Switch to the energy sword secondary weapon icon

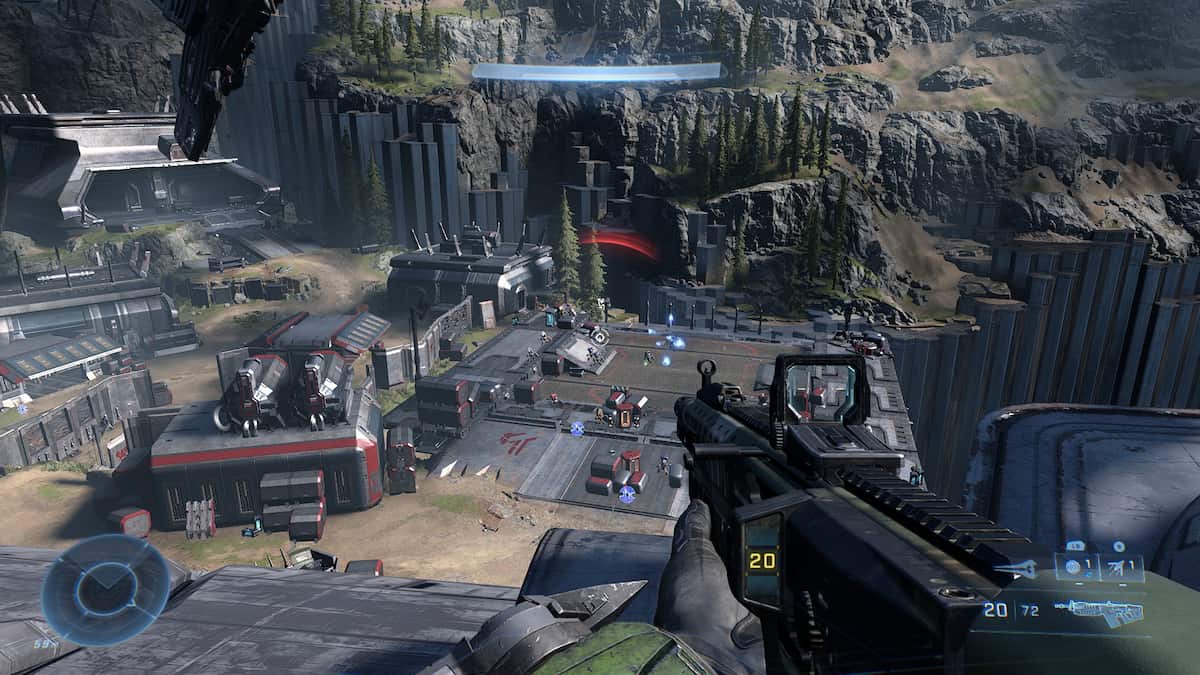click(1017, 569)
